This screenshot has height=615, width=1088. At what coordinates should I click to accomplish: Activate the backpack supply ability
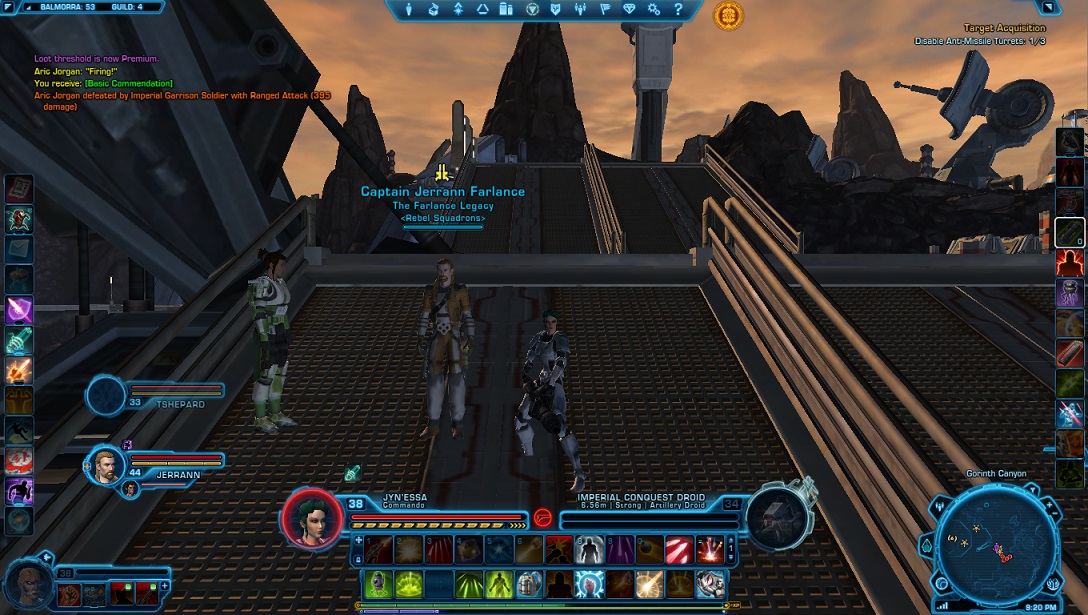point(529,583)
